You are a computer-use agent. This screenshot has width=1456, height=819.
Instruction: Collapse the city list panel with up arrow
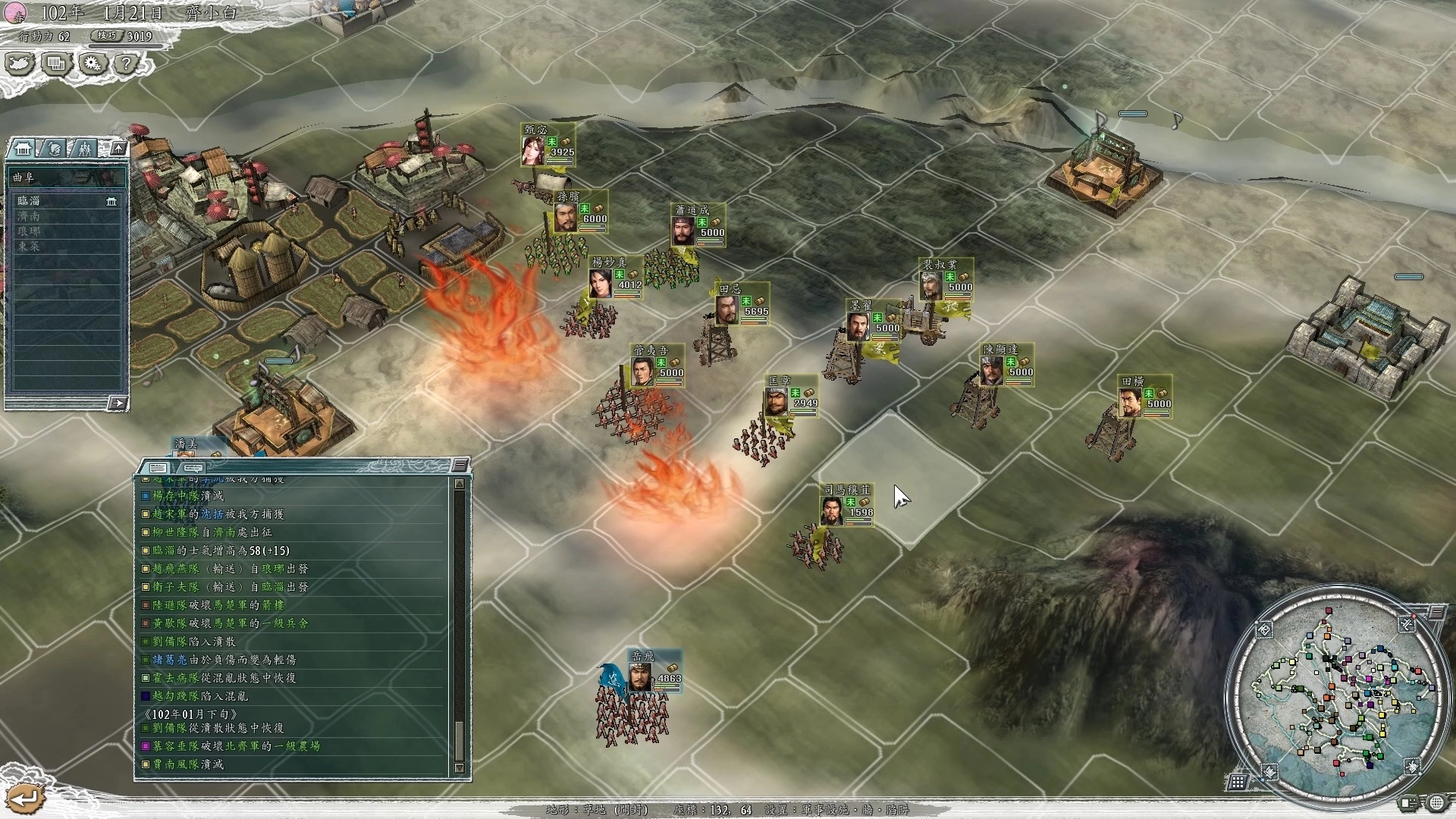pyautogui.click(x=118, y=149)
